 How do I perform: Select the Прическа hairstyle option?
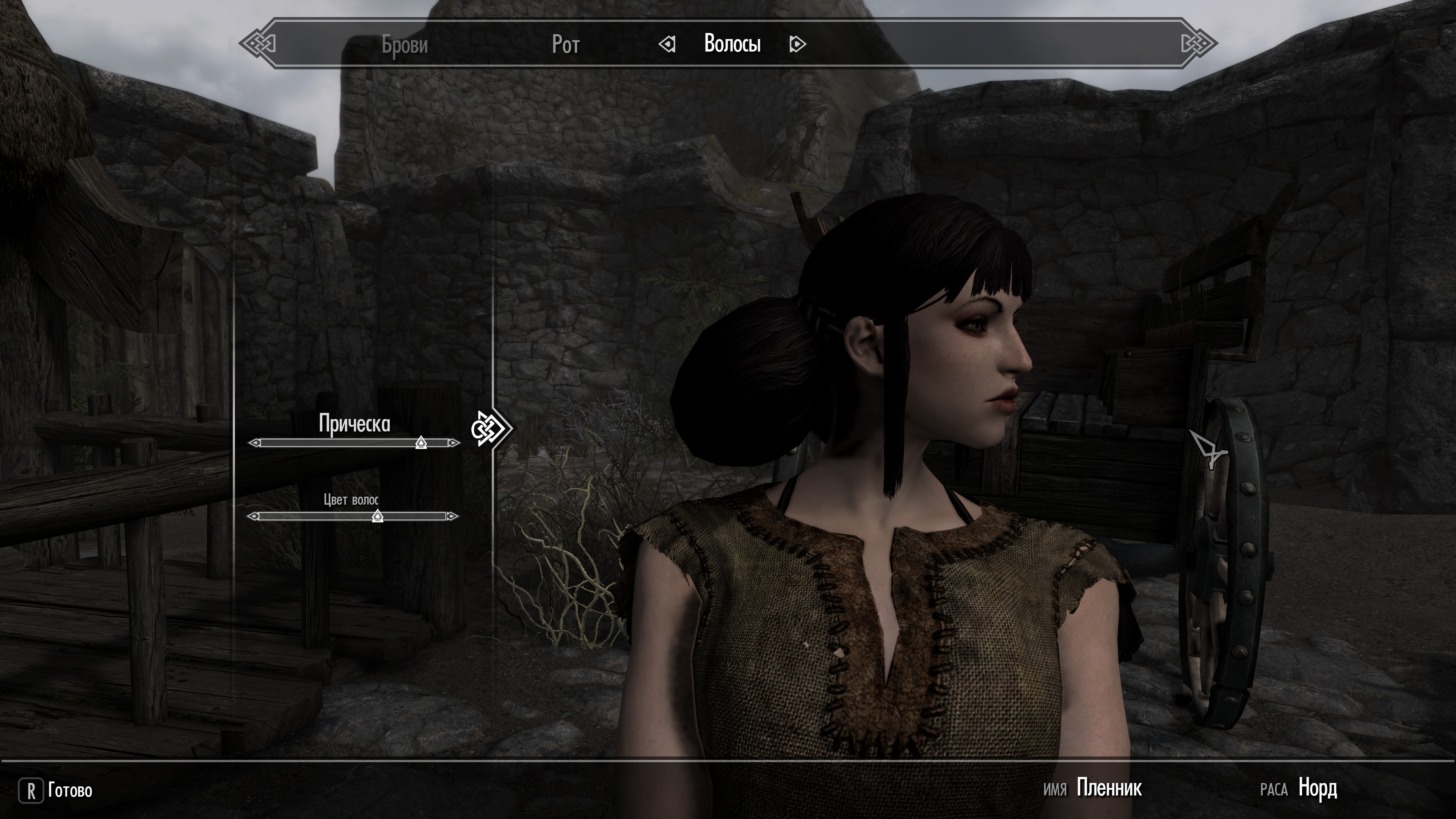tap(355, 424)
